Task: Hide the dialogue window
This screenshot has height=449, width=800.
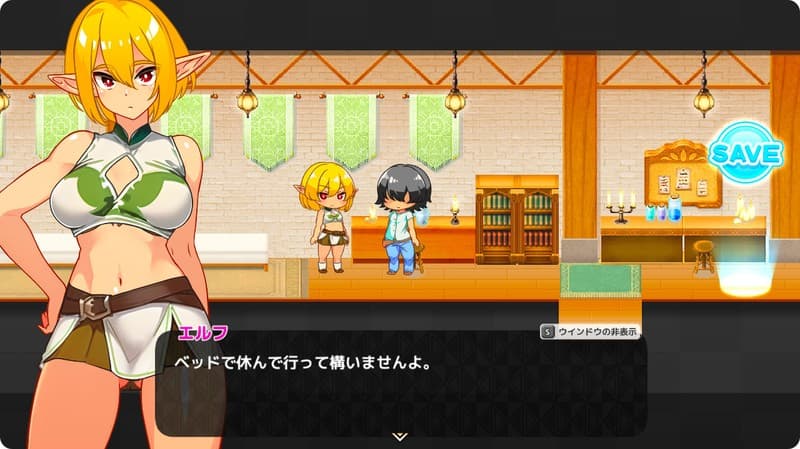Action: click(590, 332)
